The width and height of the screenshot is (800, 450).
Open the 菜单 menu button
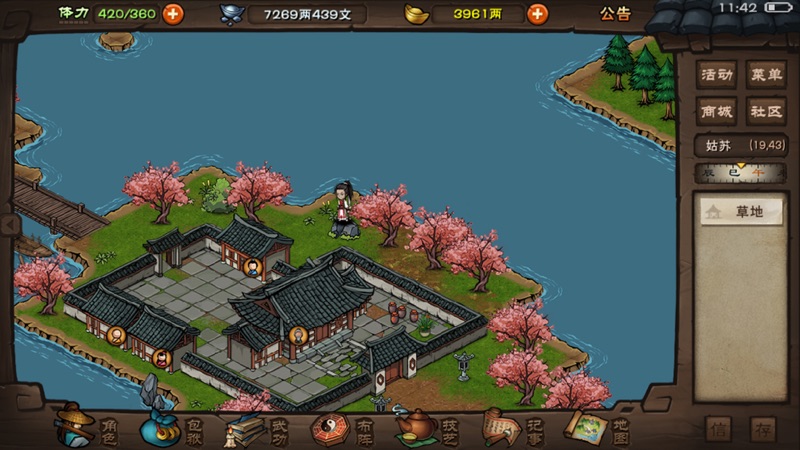(767, 75)
